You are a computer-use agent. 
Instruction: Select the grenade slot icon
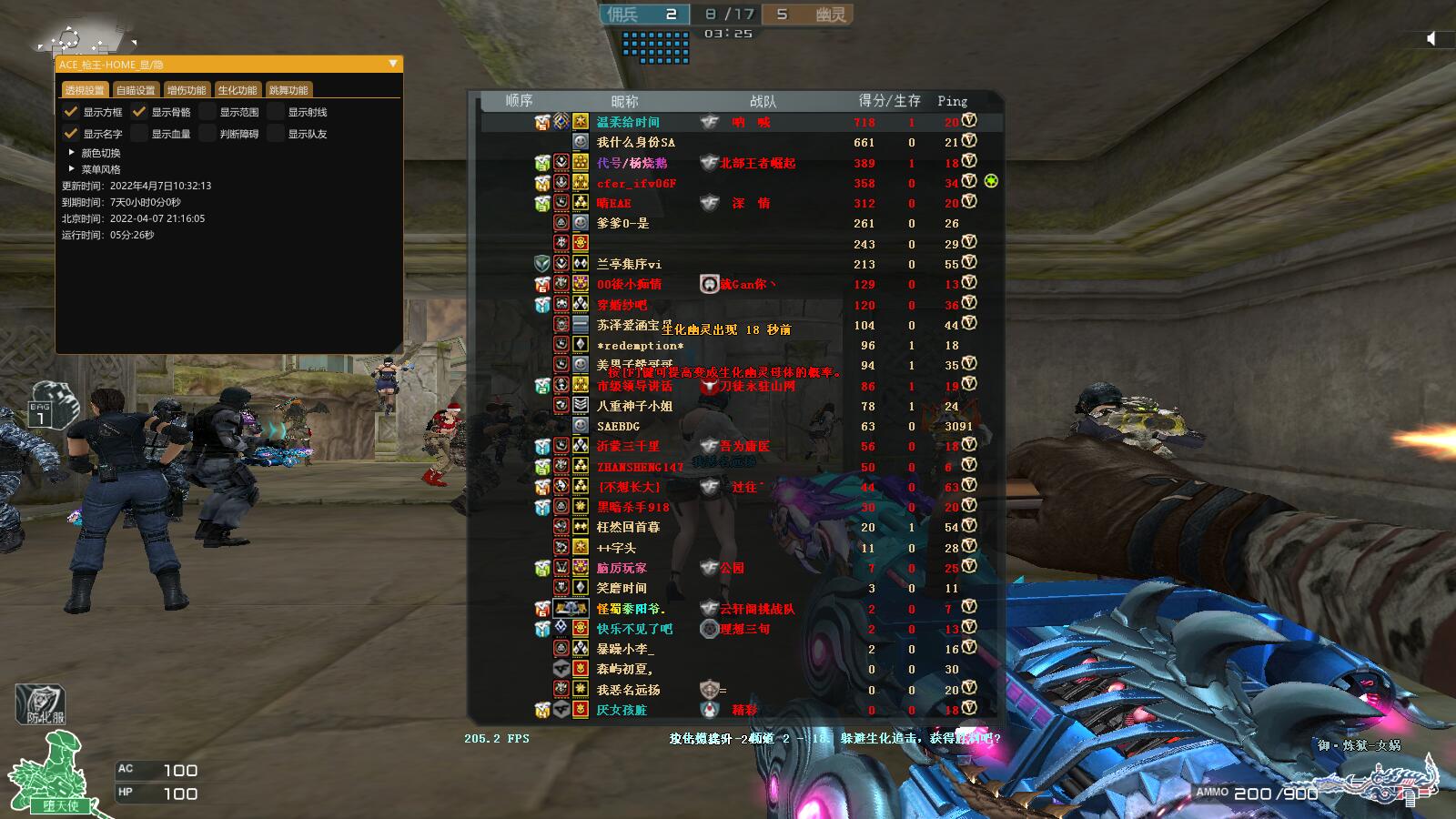[x=42, y=409]
